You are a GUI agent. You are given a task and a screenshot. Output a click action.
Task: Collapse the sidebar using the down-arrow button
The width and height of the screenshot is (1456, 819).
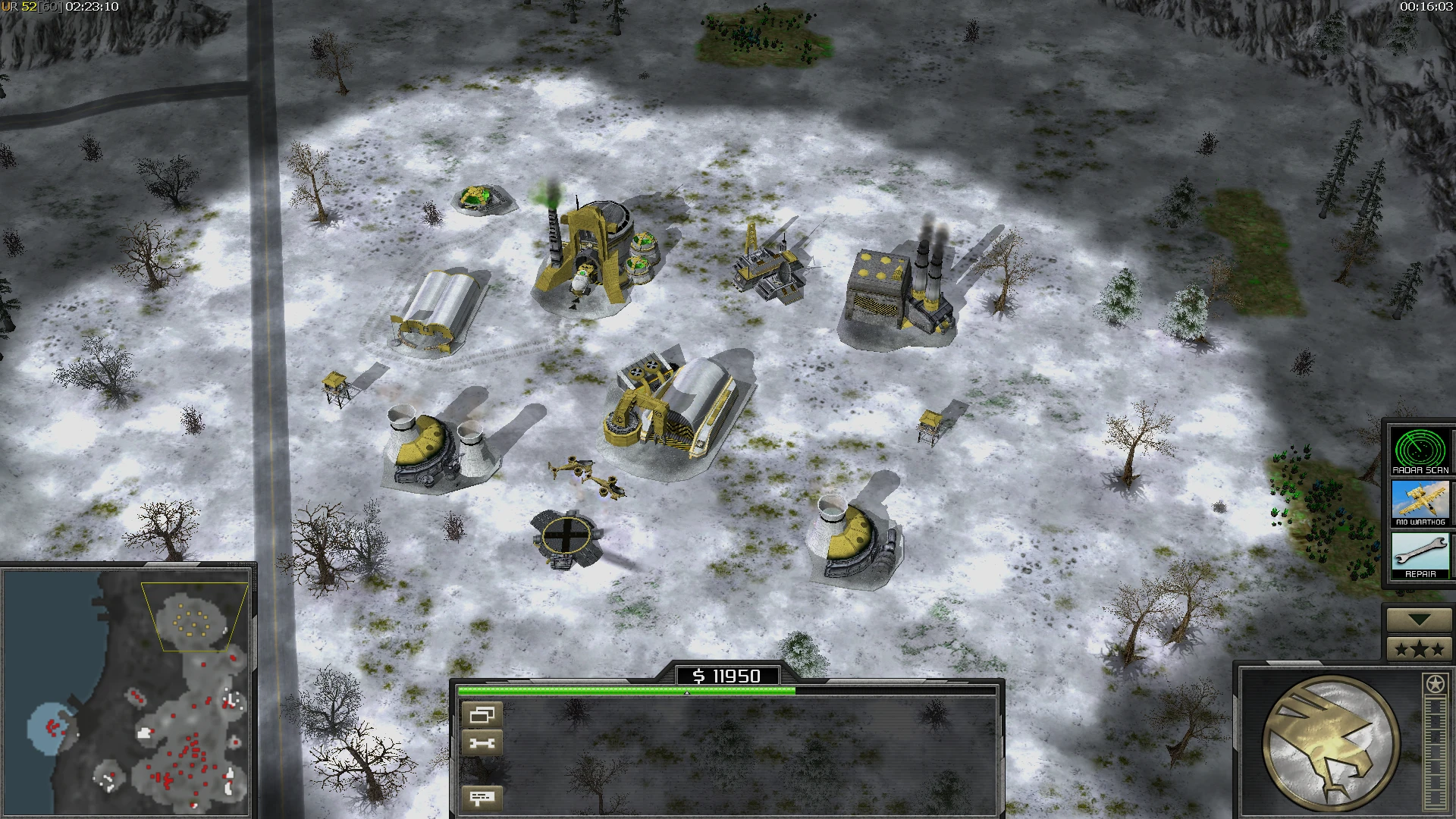(x=1418, y=620)
